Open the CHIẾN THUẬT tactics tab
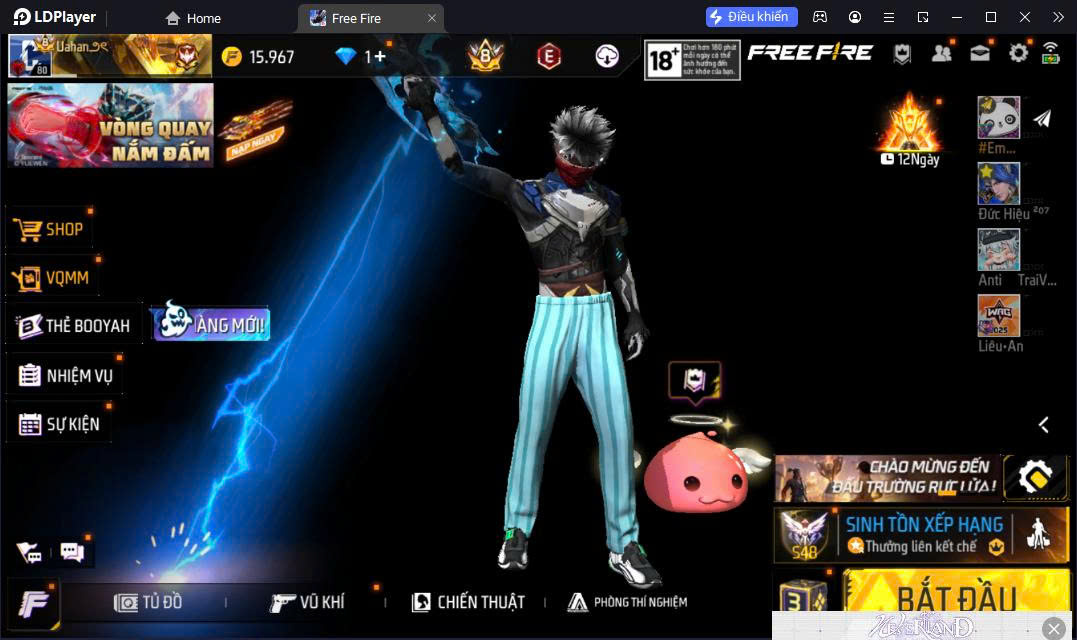Screen dimensions: 1077x640 pyautogui.click(x=468, y=602)
